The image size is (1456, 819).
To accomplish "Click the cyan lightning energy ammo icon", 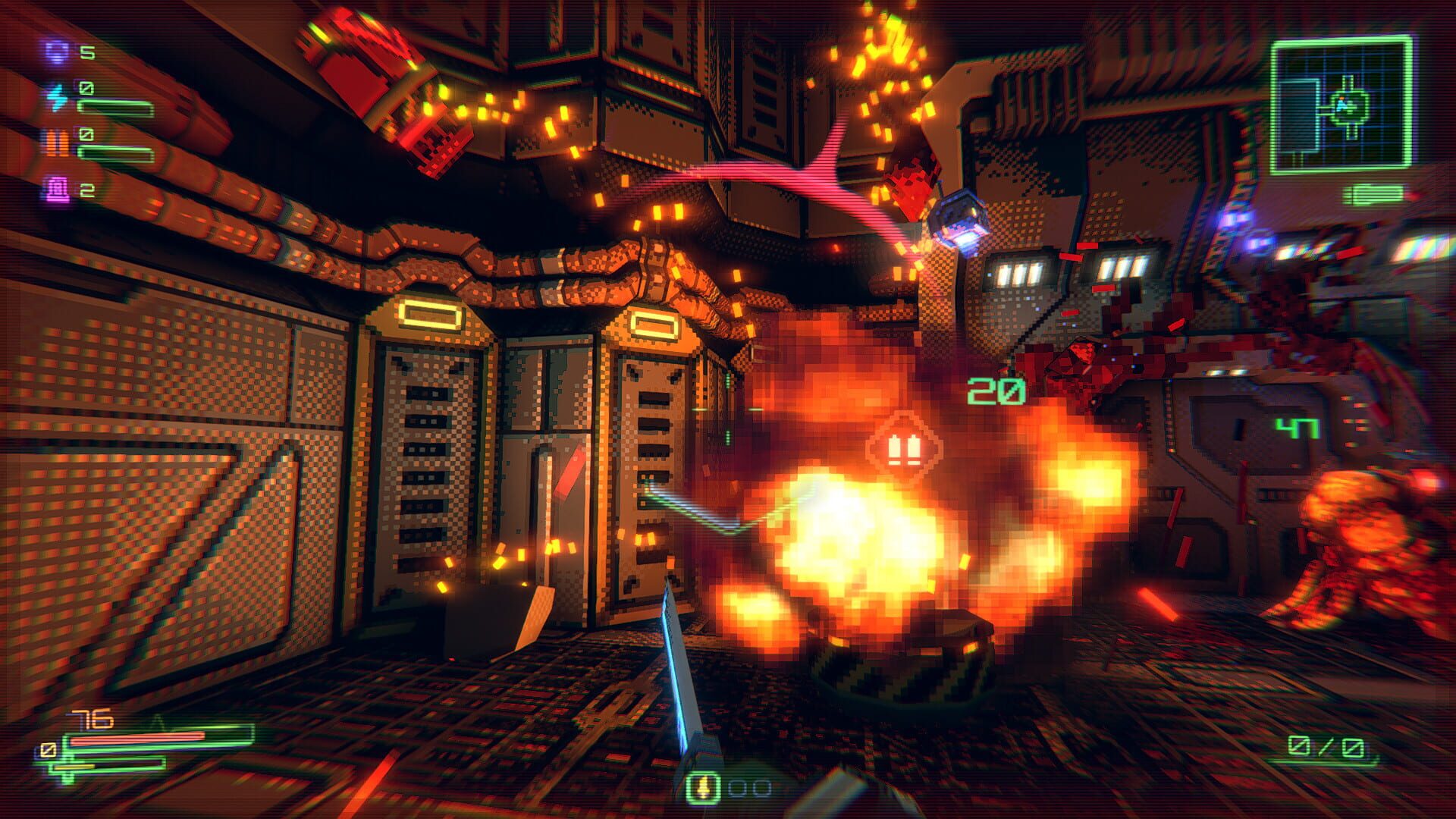I will coord(56,97).
